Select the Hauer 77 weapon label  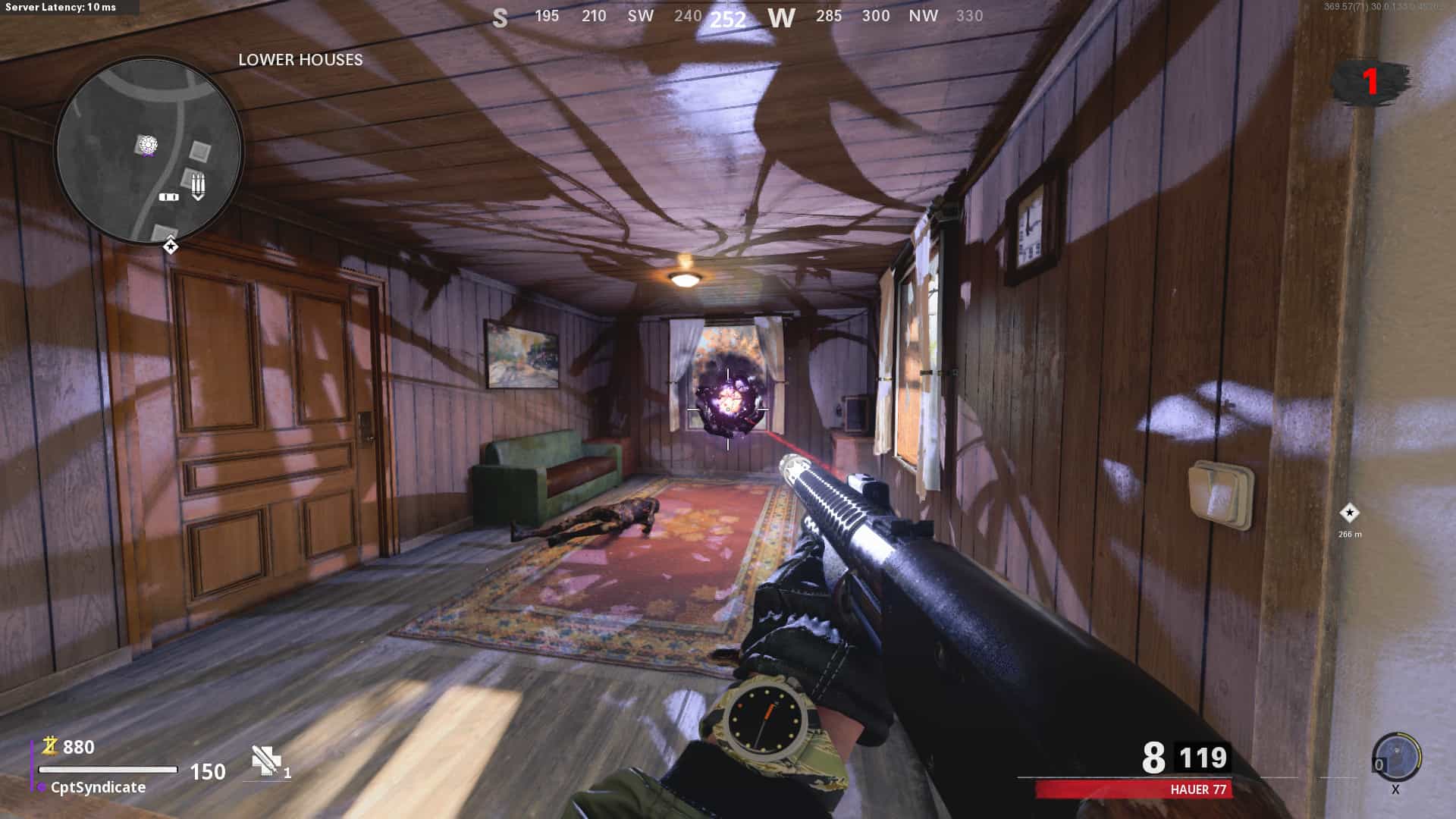coord(1197,789)
